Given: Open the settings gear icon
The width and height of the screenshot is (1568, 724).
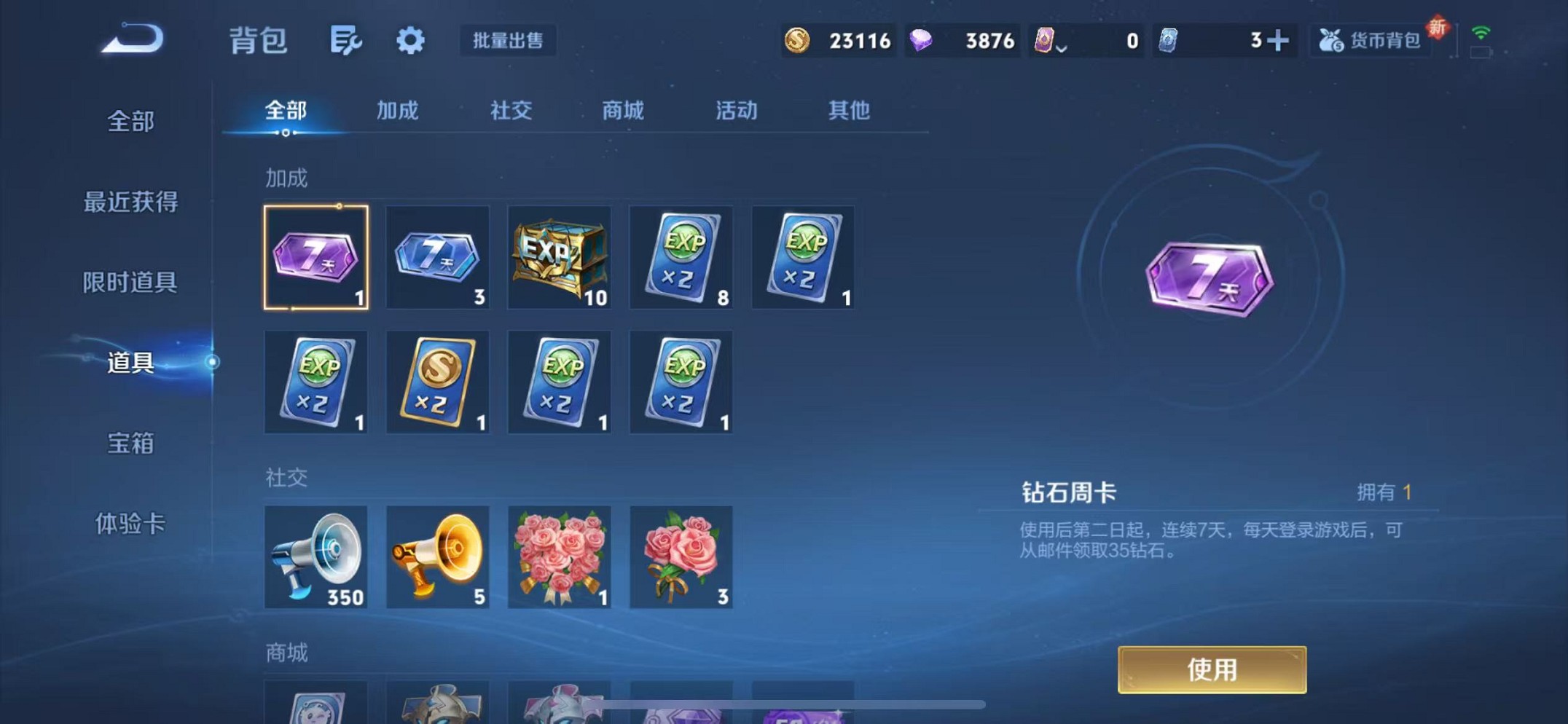Looking at the screenshot, I should pos(410,42).
